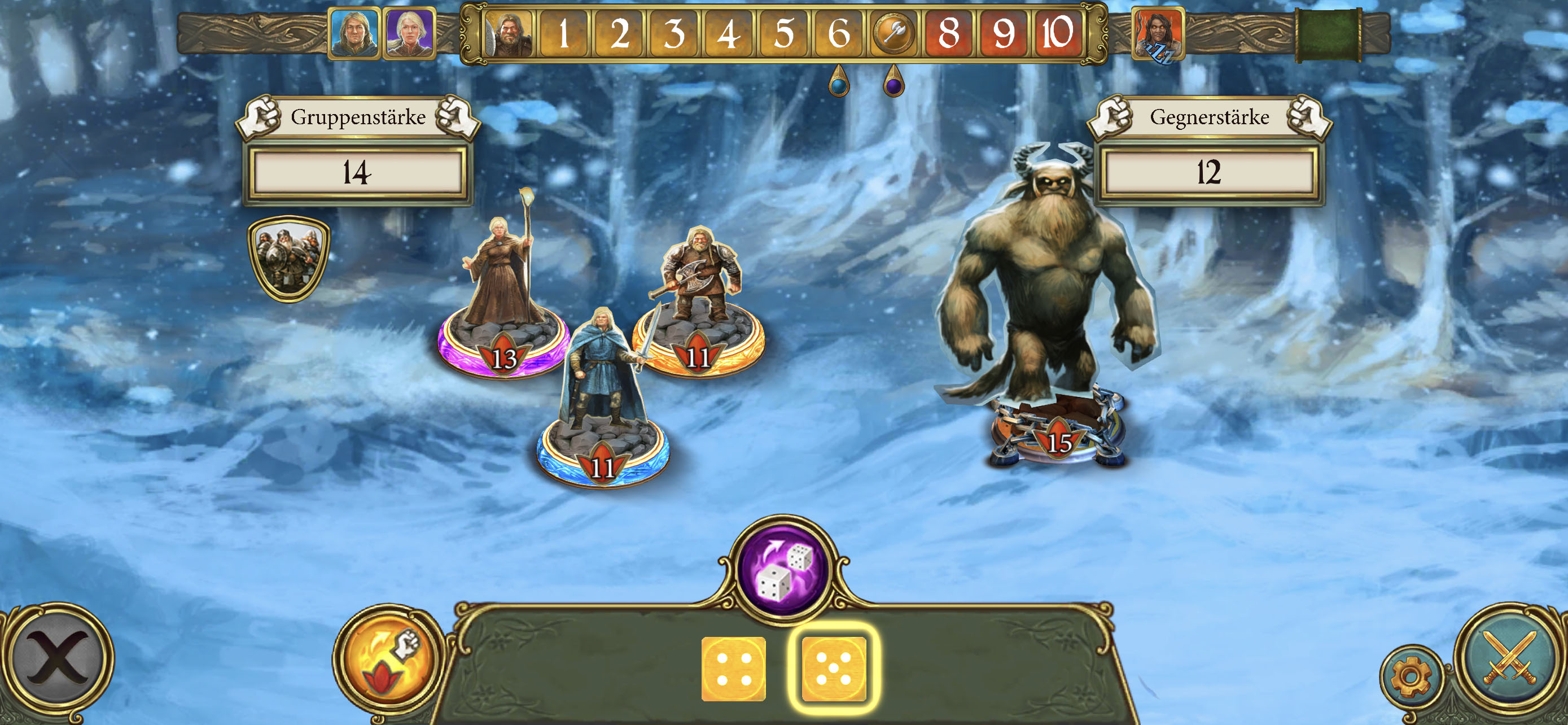Start the fight with crossed swords button
This screenshot has width=1568, height=725.
1509,657
